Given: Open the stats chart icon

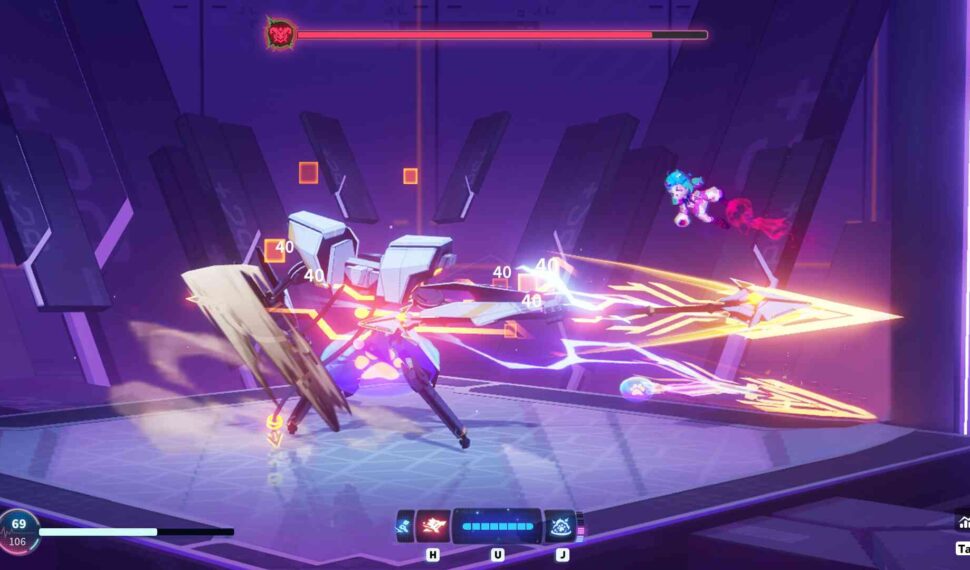Looking at the screenshot, I should pyautogui.click(x=964, y=522).
